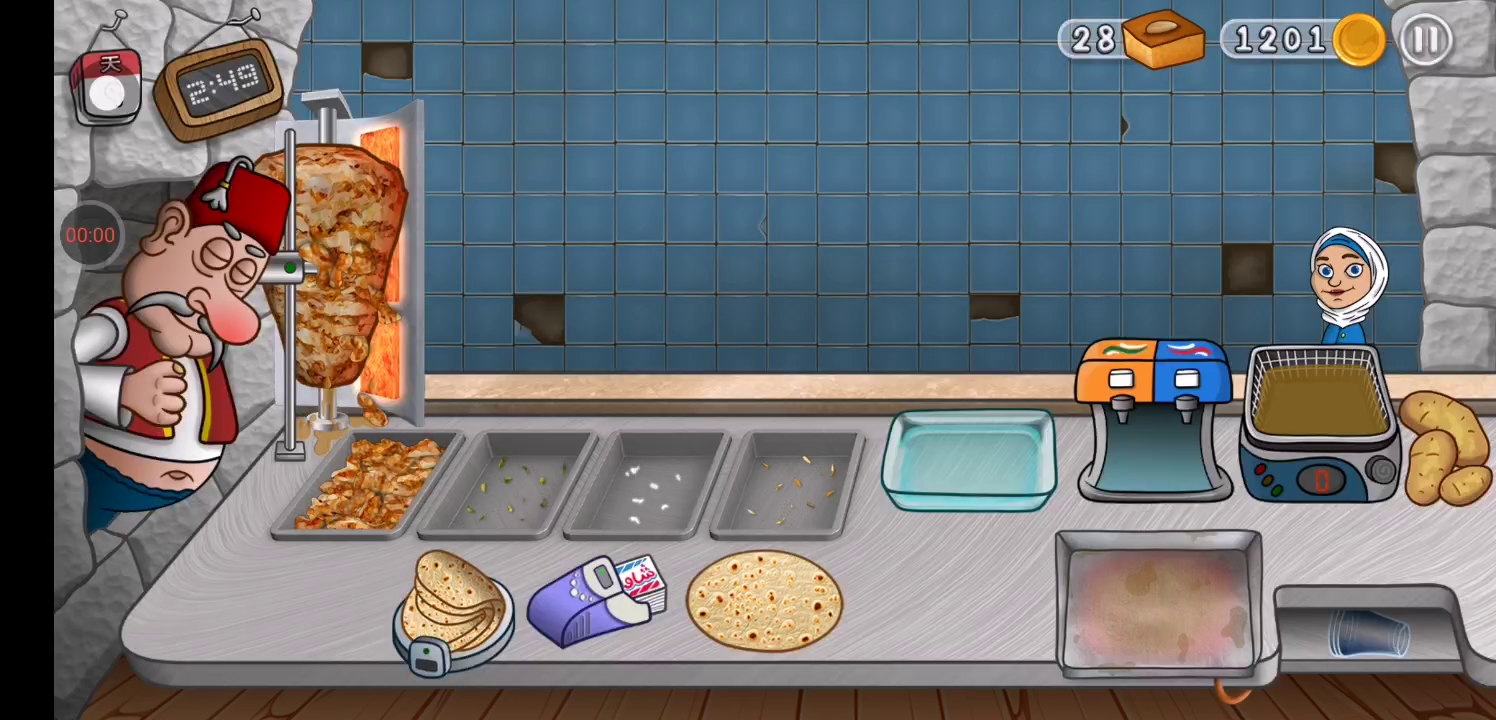Tap the blue side of the drink dispenser
Image resolution: width=1496 pixels, height=720 pixels.
point(1188,410)
